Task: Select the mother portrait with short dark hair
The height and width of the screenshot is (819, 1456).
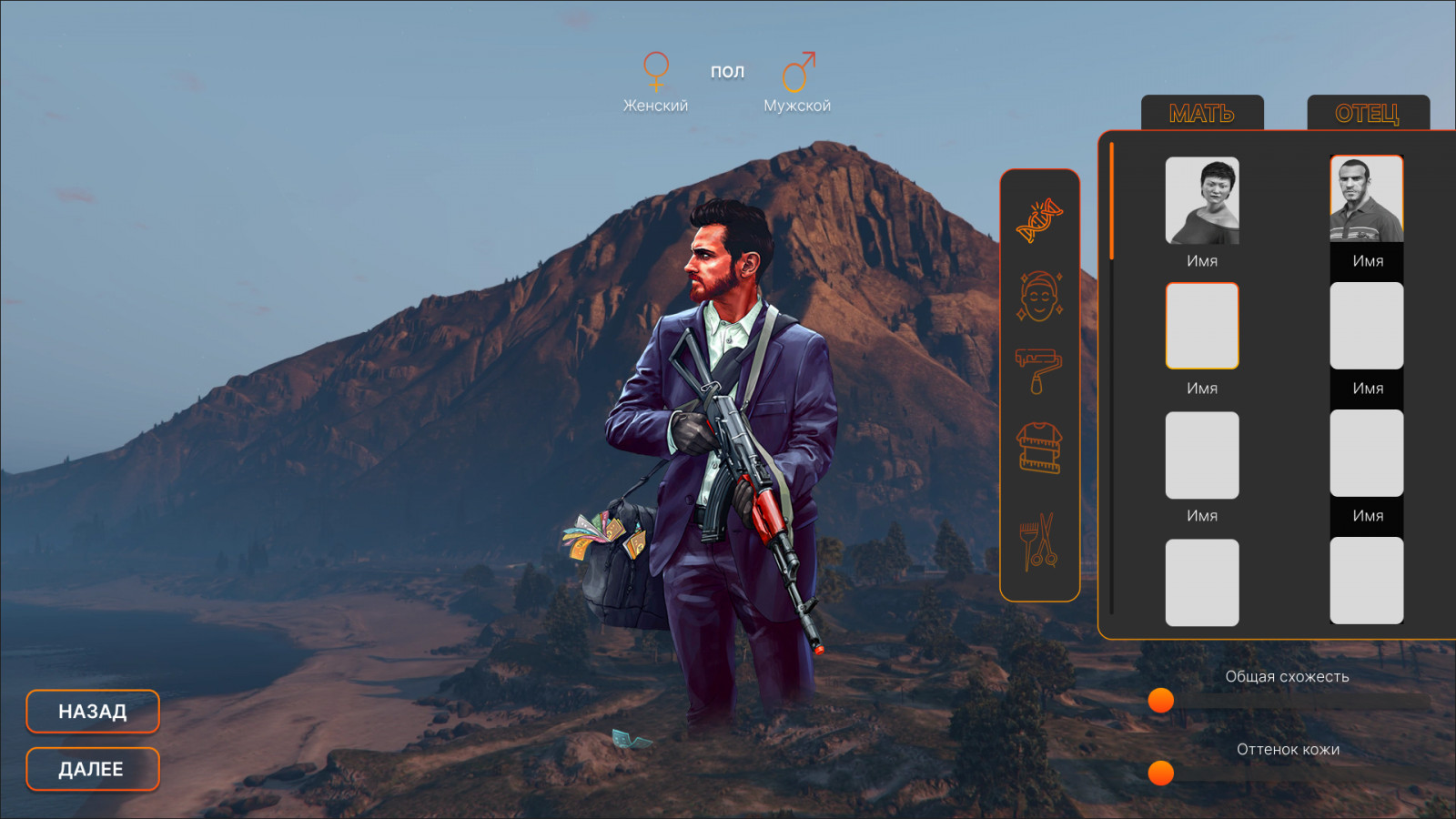Action: tap(1202, 200)
